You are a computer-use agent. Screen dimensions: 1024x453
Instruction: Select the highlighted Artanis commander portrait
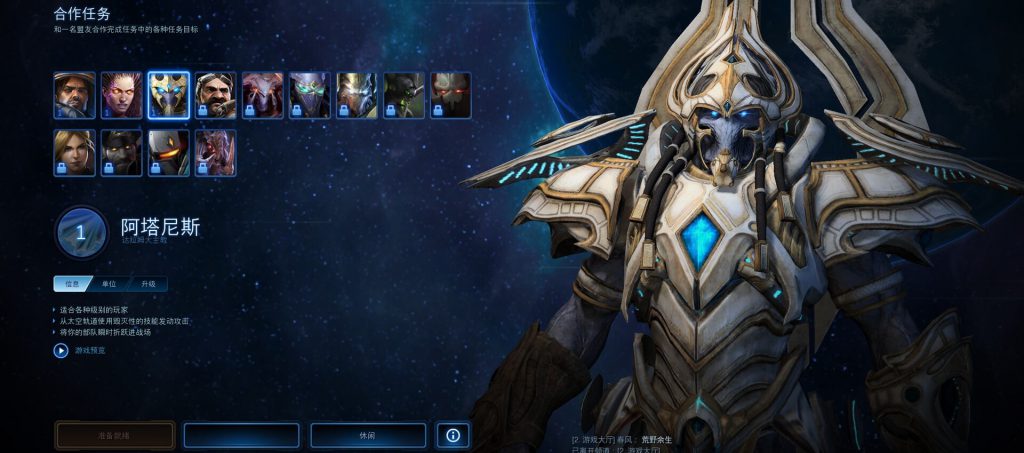click(168, 95)
